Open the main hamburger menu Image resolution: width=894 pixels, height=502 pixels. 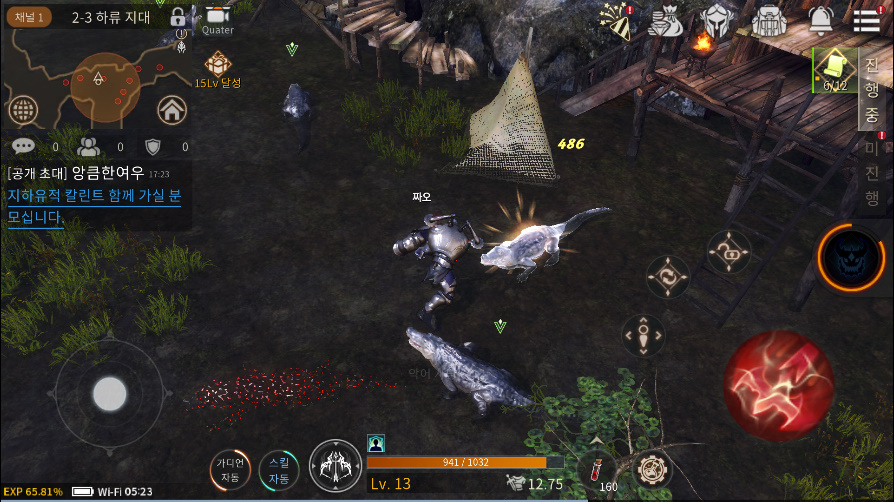coord(866,20)
